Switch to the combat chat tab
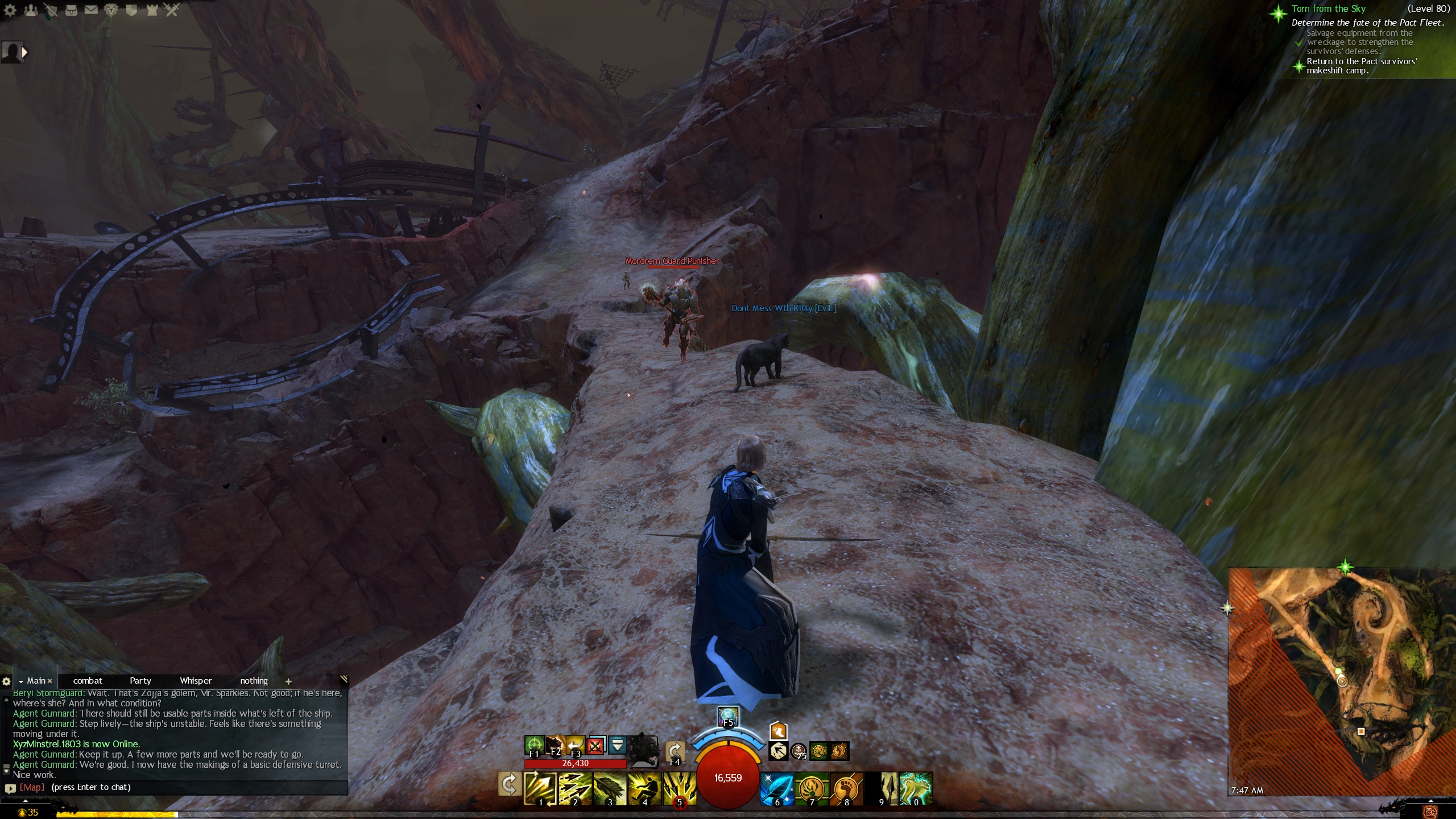The image size is (1456, 819). pyautogui.click(x=88, y=681)
